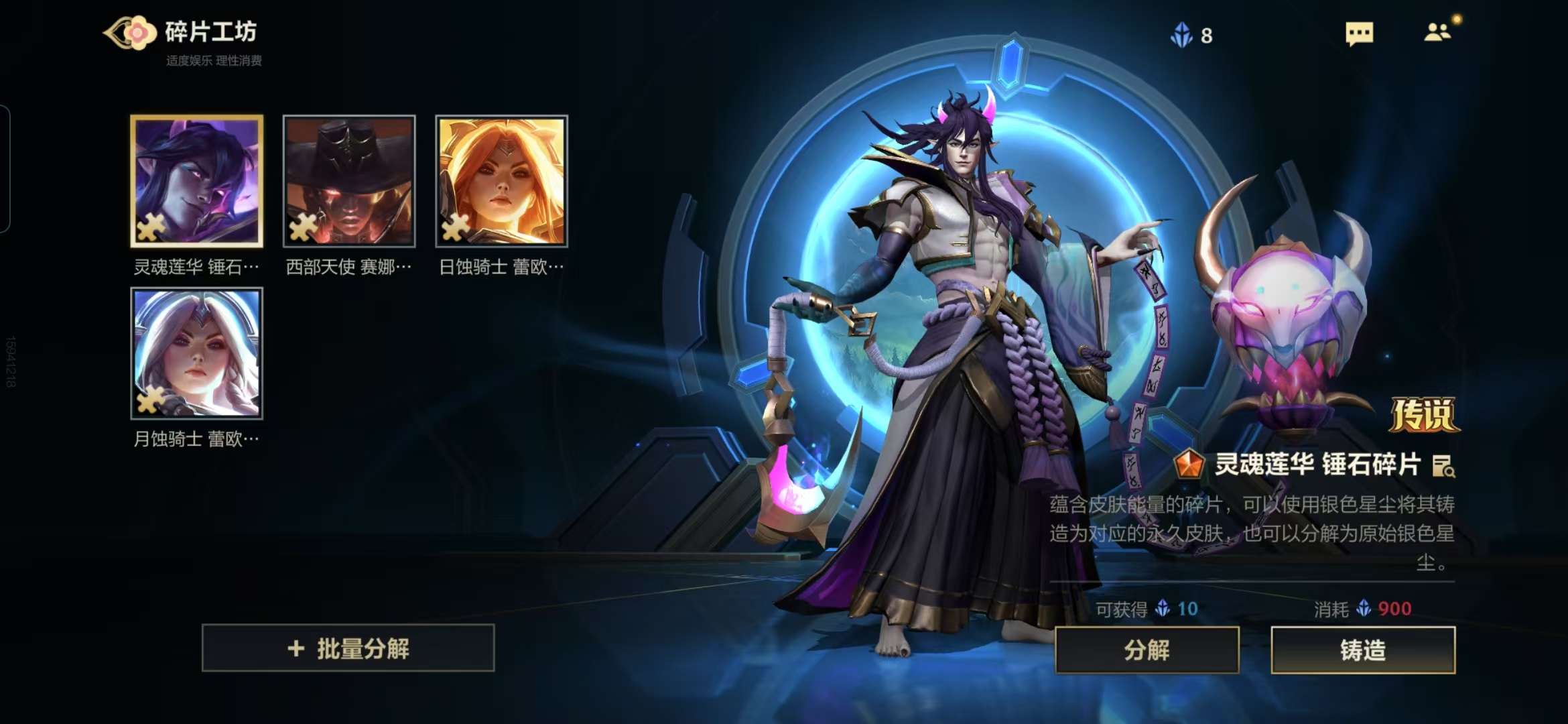Pick the 月蚀骑士 蕾欧娜 skin shard
This screenshot has width=1568, height=724.
[196, 353]
